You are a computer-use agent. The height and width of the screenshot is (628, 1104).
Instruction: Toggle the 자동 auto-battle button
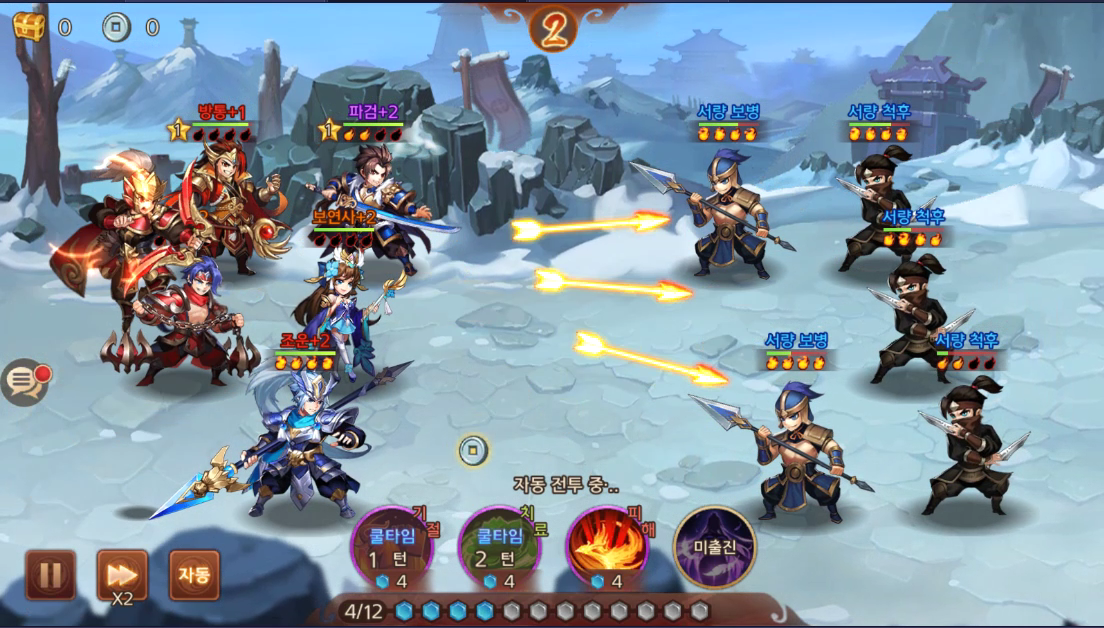pyautogui.click(x=194, y=575)
